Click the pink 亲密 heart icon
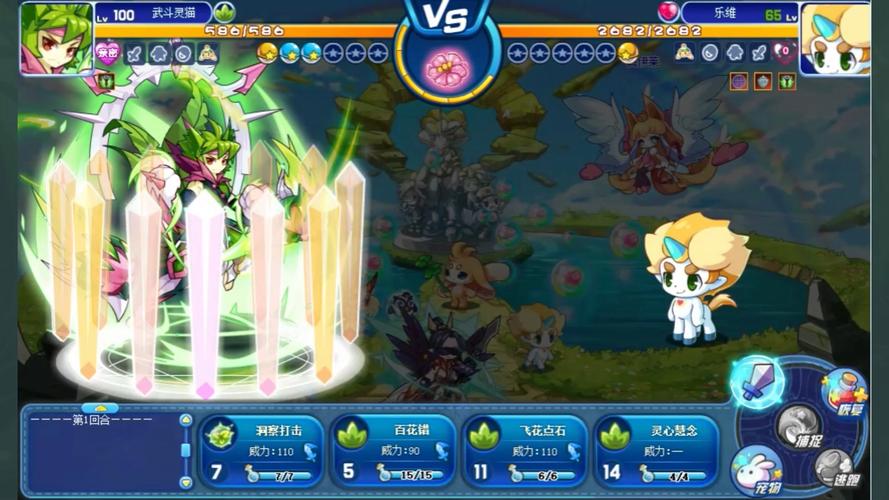The height and width of the screenshot is (500, 889). 107,54
